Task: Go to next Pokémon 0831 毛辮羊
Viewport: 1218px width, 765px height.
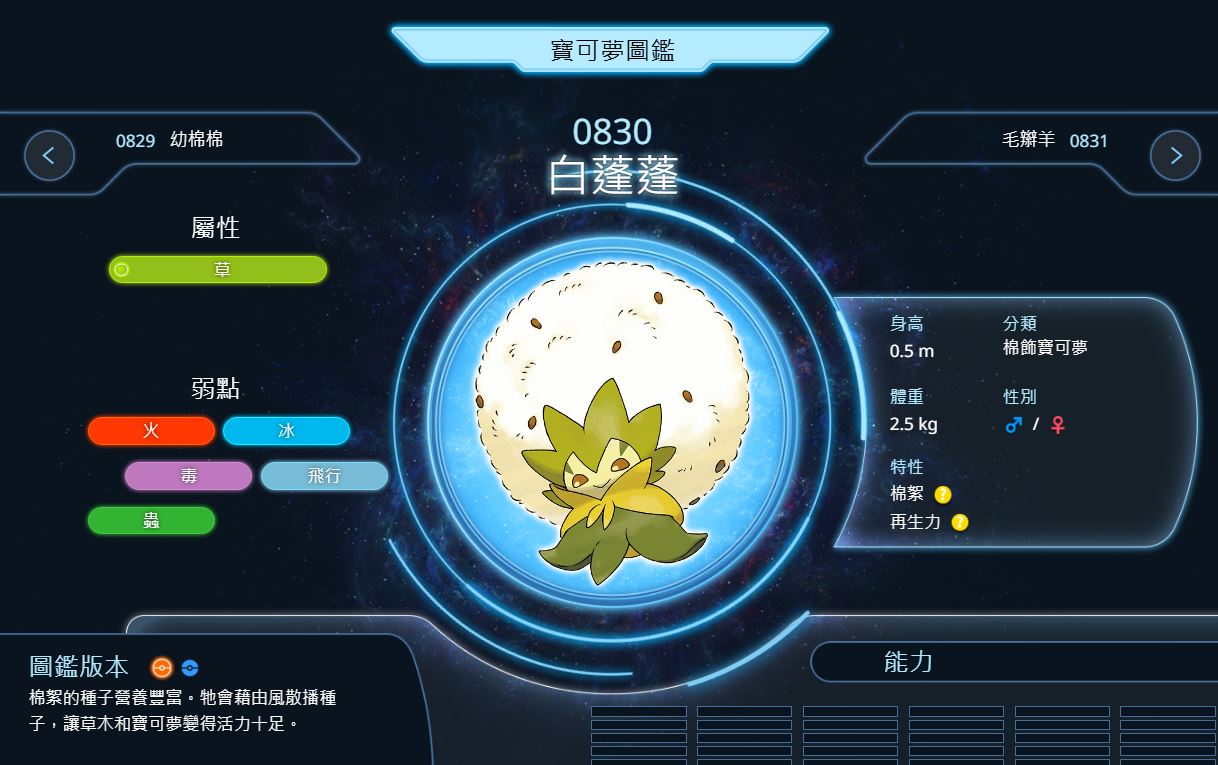Action: 1174,155
